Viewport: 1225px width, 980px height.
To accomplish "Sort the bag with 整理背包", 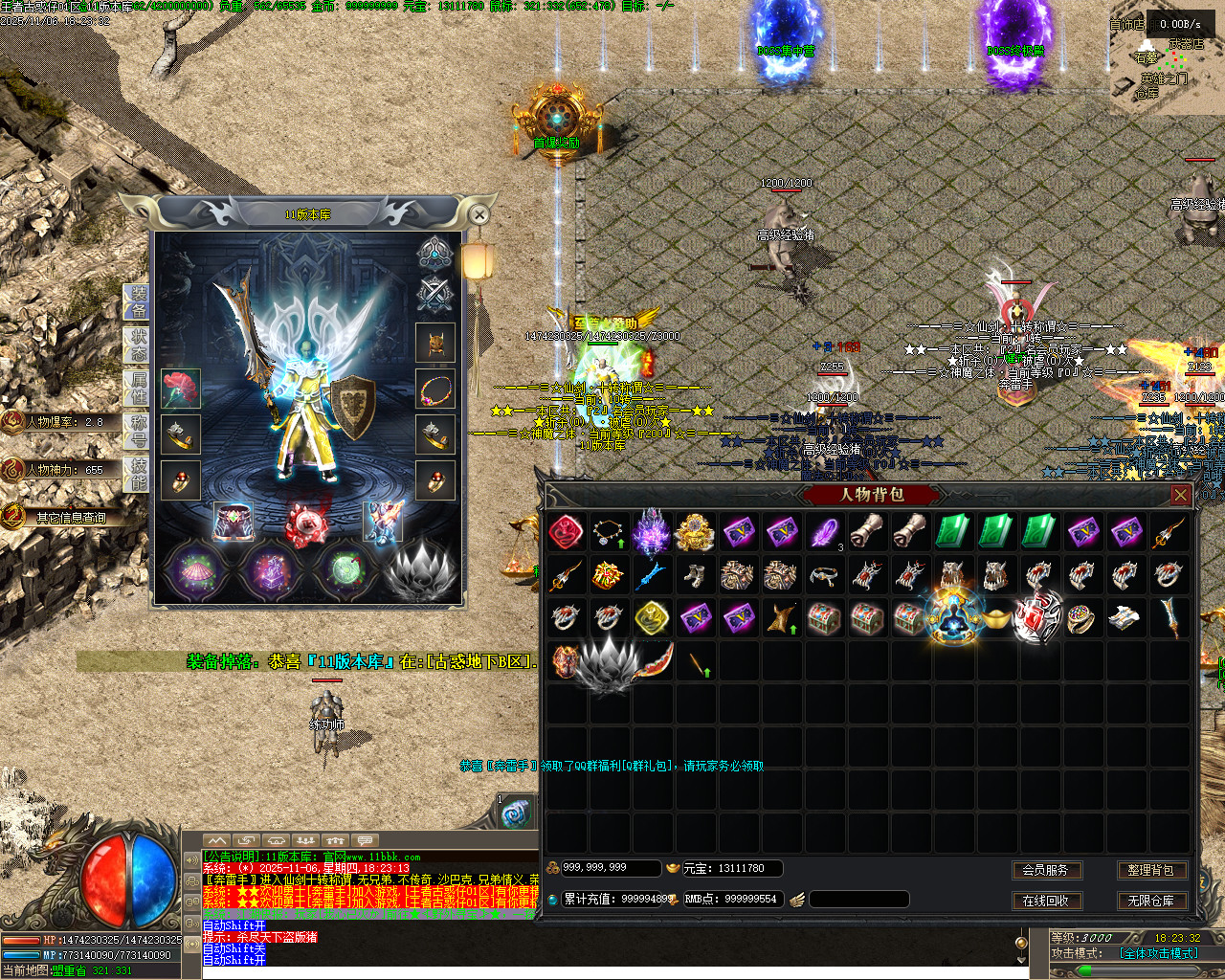I will point(1150,870).
